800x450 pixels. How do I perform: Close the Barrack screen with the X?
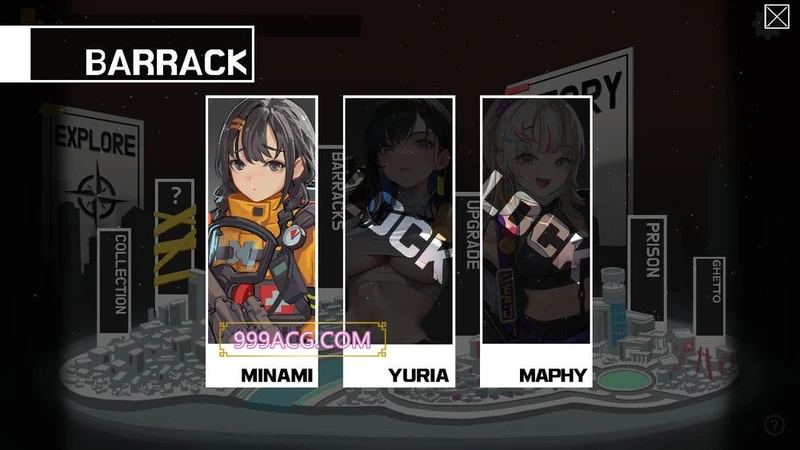(777, 17)
